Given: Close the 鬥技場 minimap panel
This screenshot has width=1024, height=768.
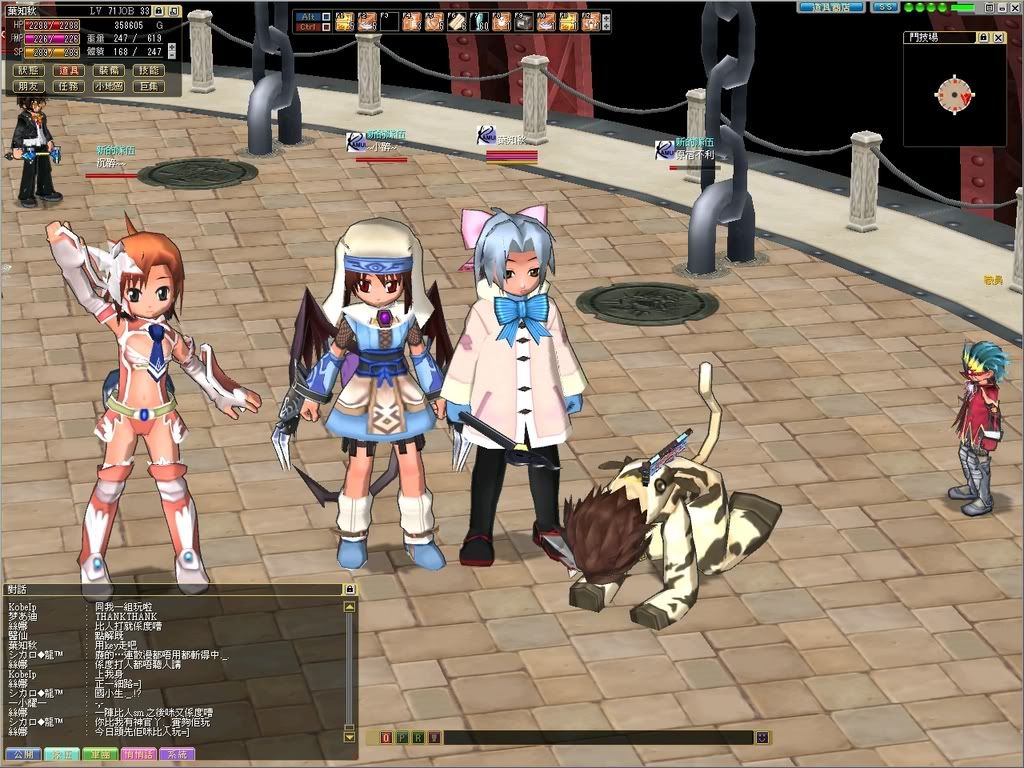Looking at the screenshot, I should pos(997,37).
